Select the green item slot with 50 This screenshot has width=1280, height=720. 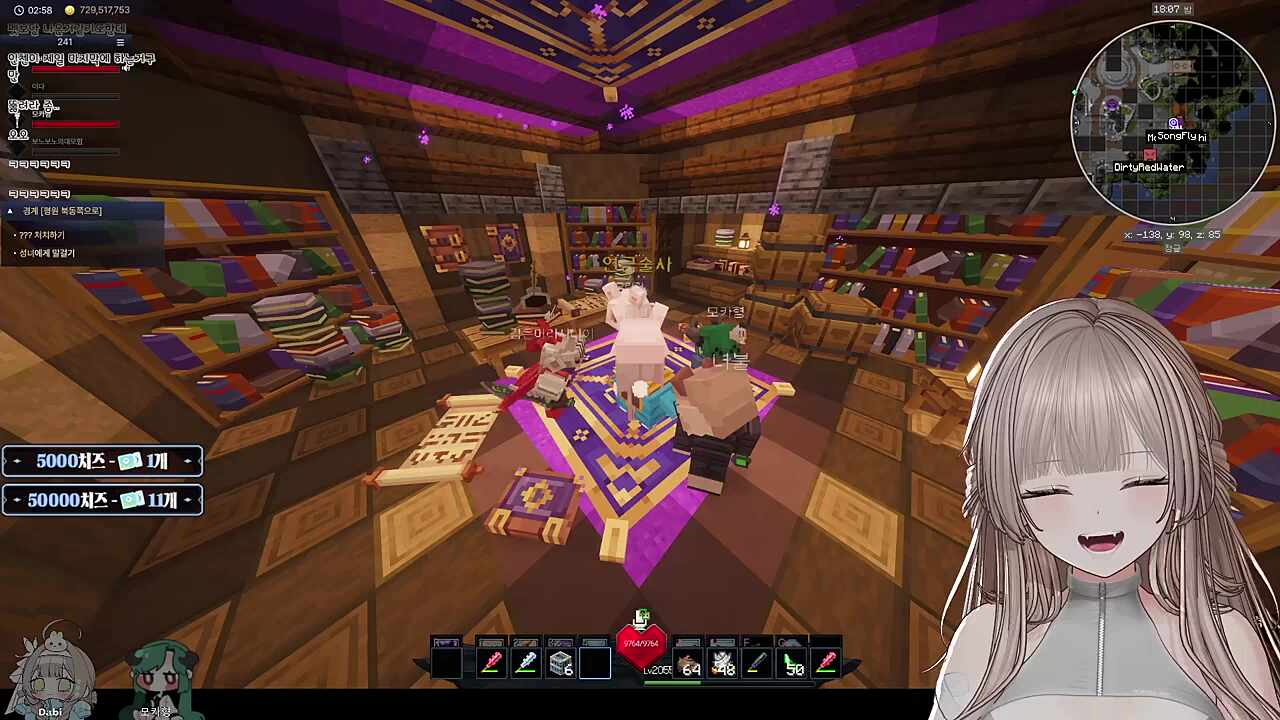tap(793, 662)
